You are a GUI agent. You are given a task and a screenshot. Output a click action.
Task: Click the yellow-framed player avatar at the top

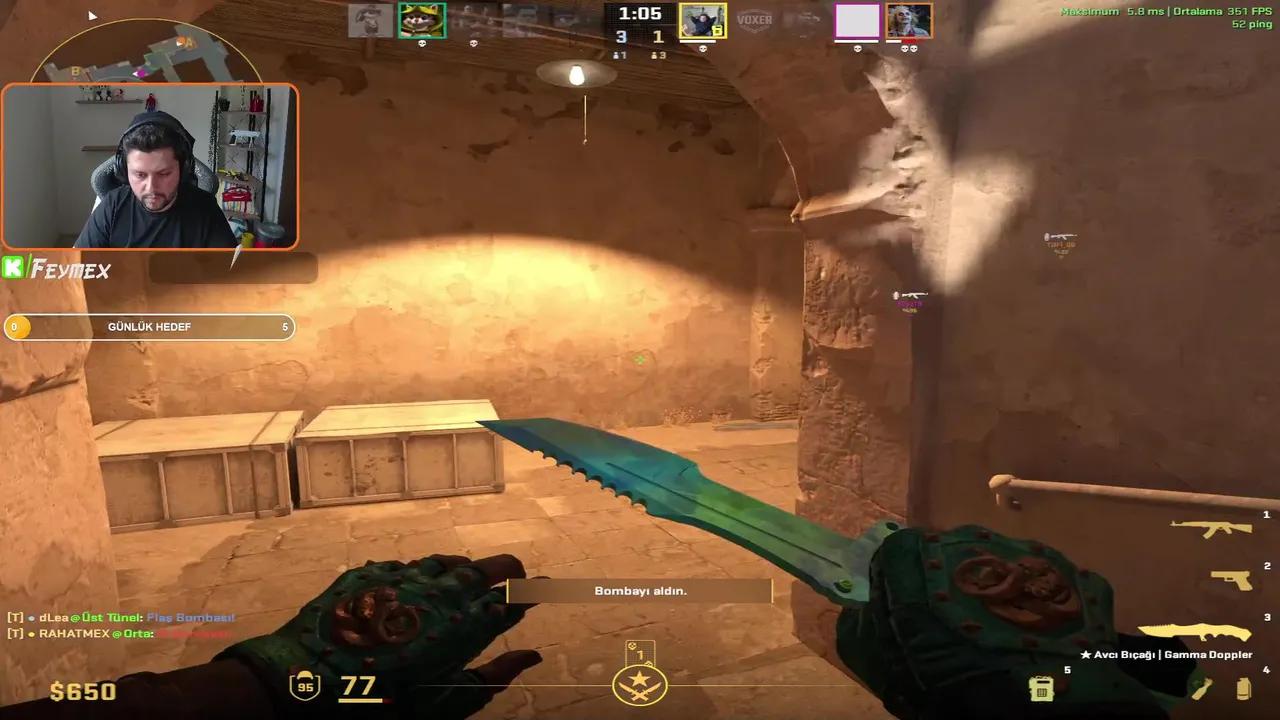click(x=703, y=20)
